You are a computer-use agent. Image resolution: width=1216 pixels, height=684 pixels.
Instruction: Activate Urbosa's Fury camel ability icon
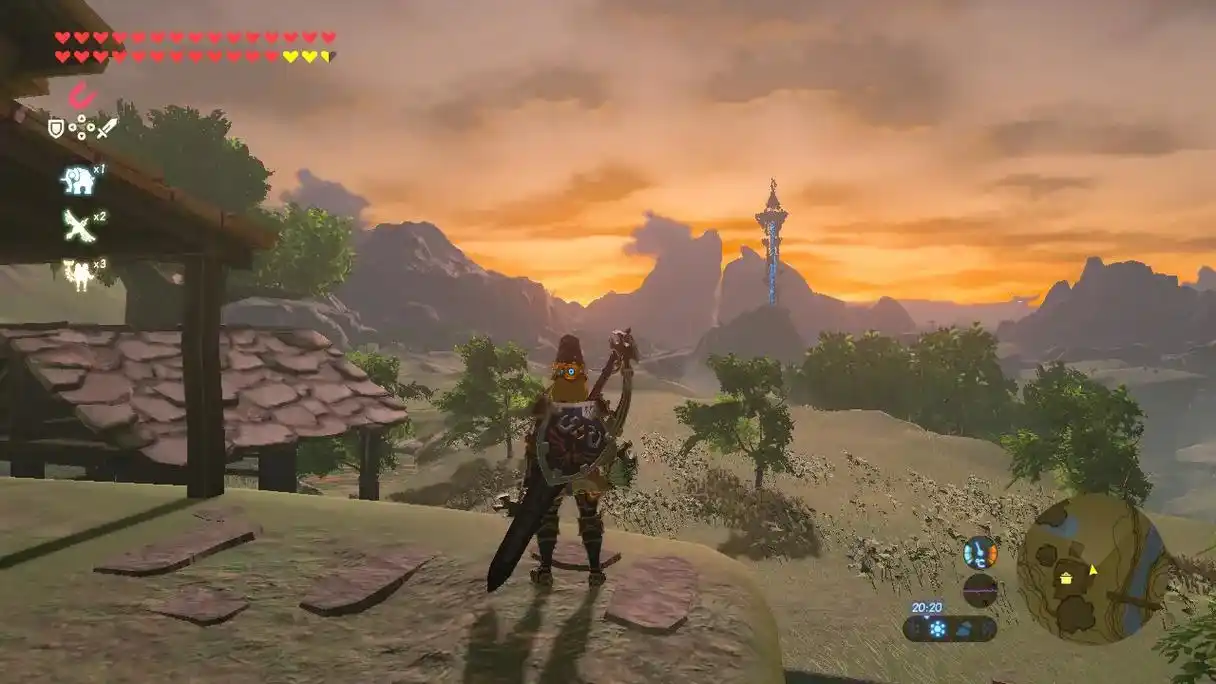77,274
